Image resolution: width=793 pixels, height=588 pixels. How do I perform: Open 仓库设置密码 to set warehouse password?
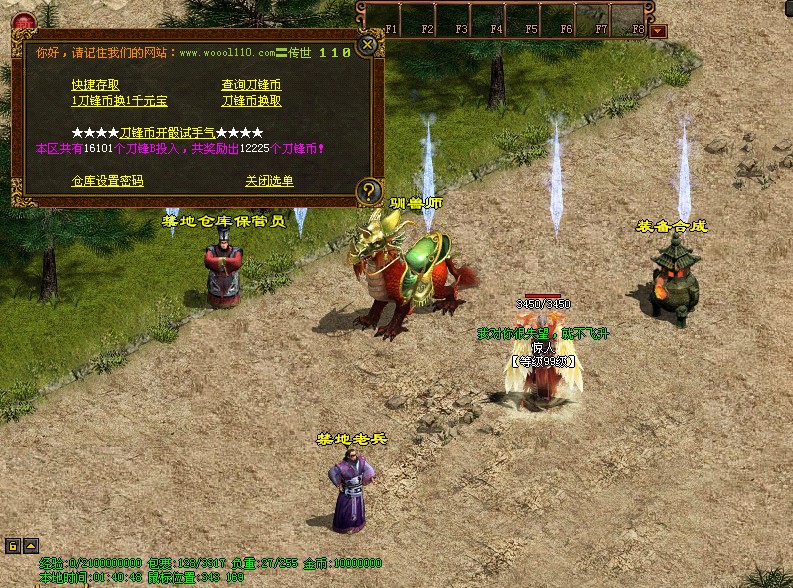tap(107, 181)
